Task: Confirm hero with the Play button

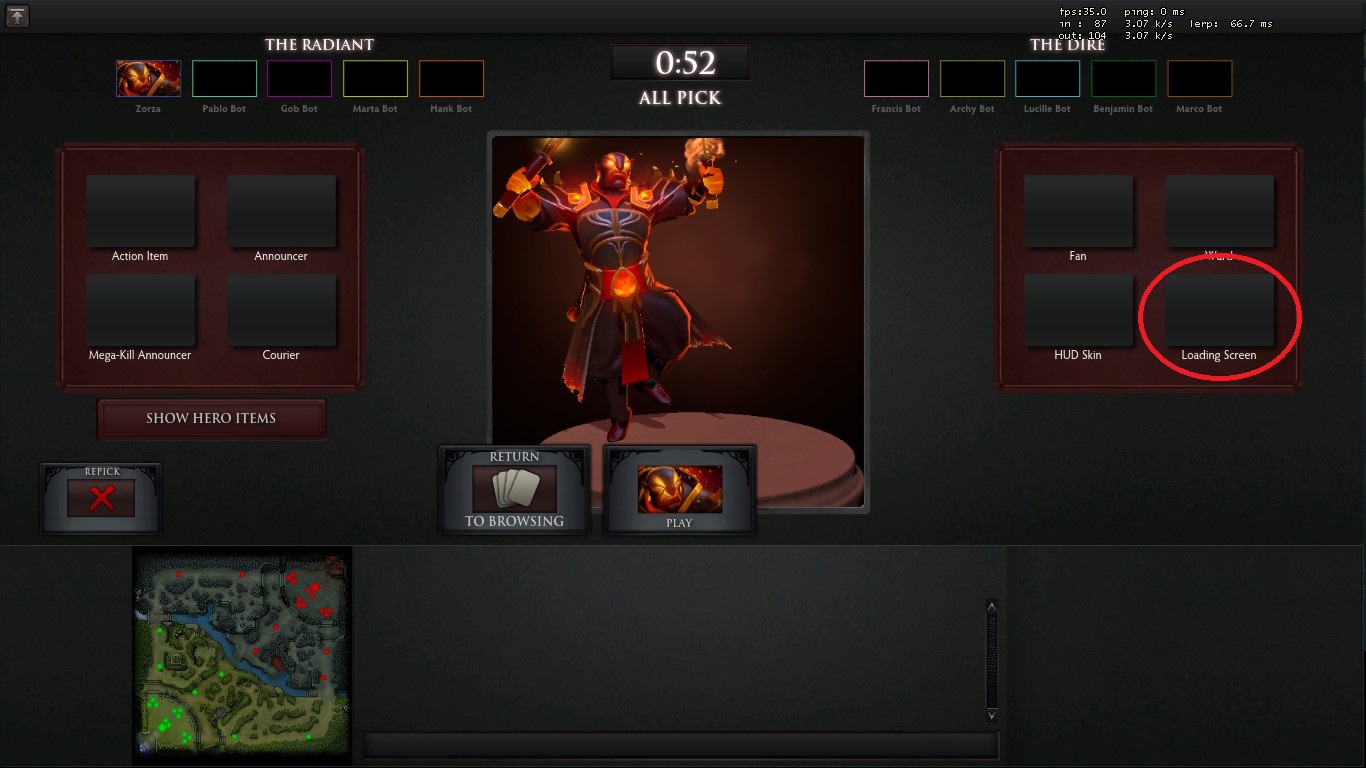Action: 680,490
